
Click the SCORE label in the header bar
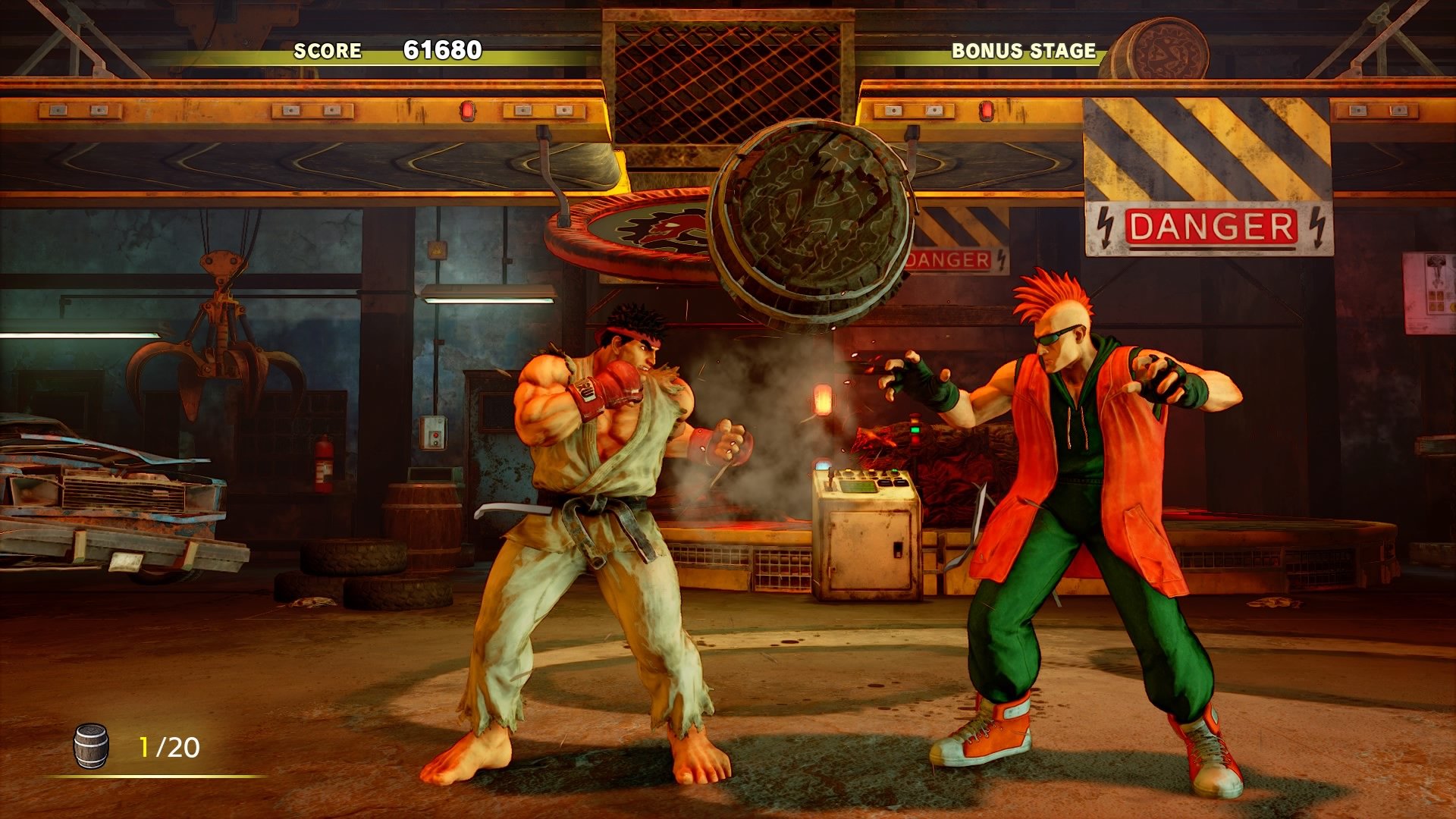(x=328, y=52)
